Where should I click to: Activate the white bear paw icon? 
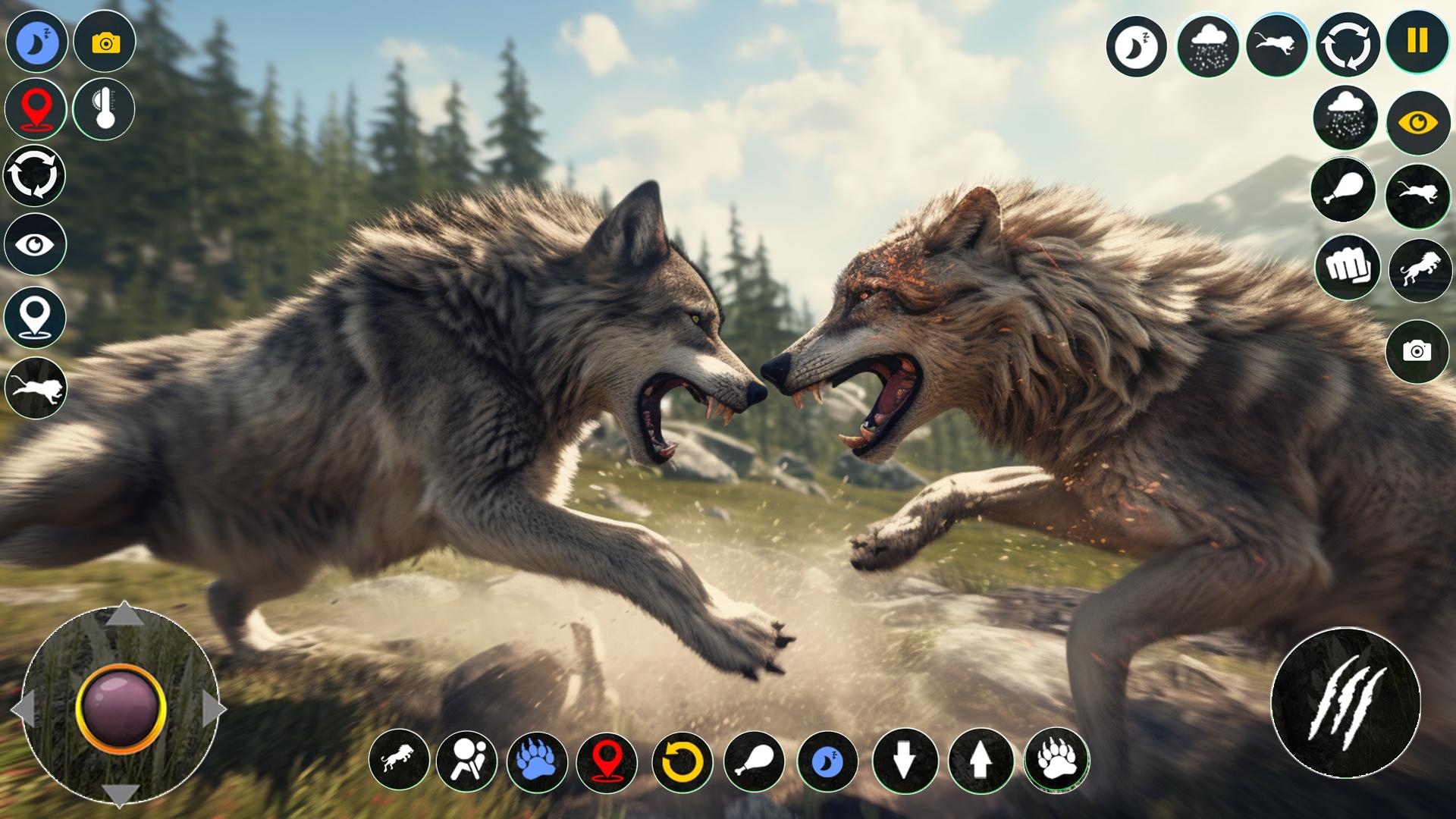[1056, 759]
